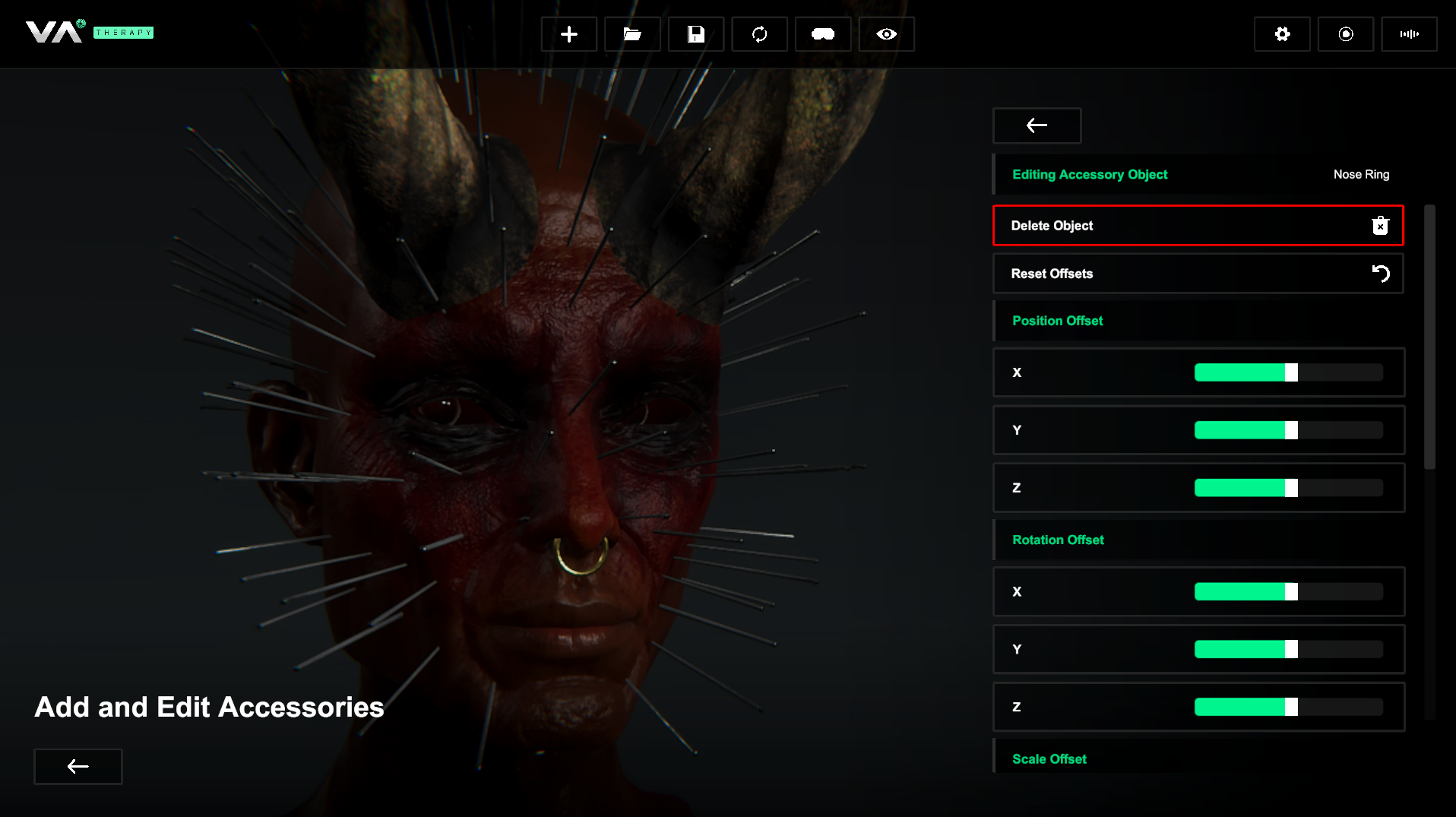Click the circular refresh arrows icon
This screenshot has width=1456, height=817.
(759, 34)
